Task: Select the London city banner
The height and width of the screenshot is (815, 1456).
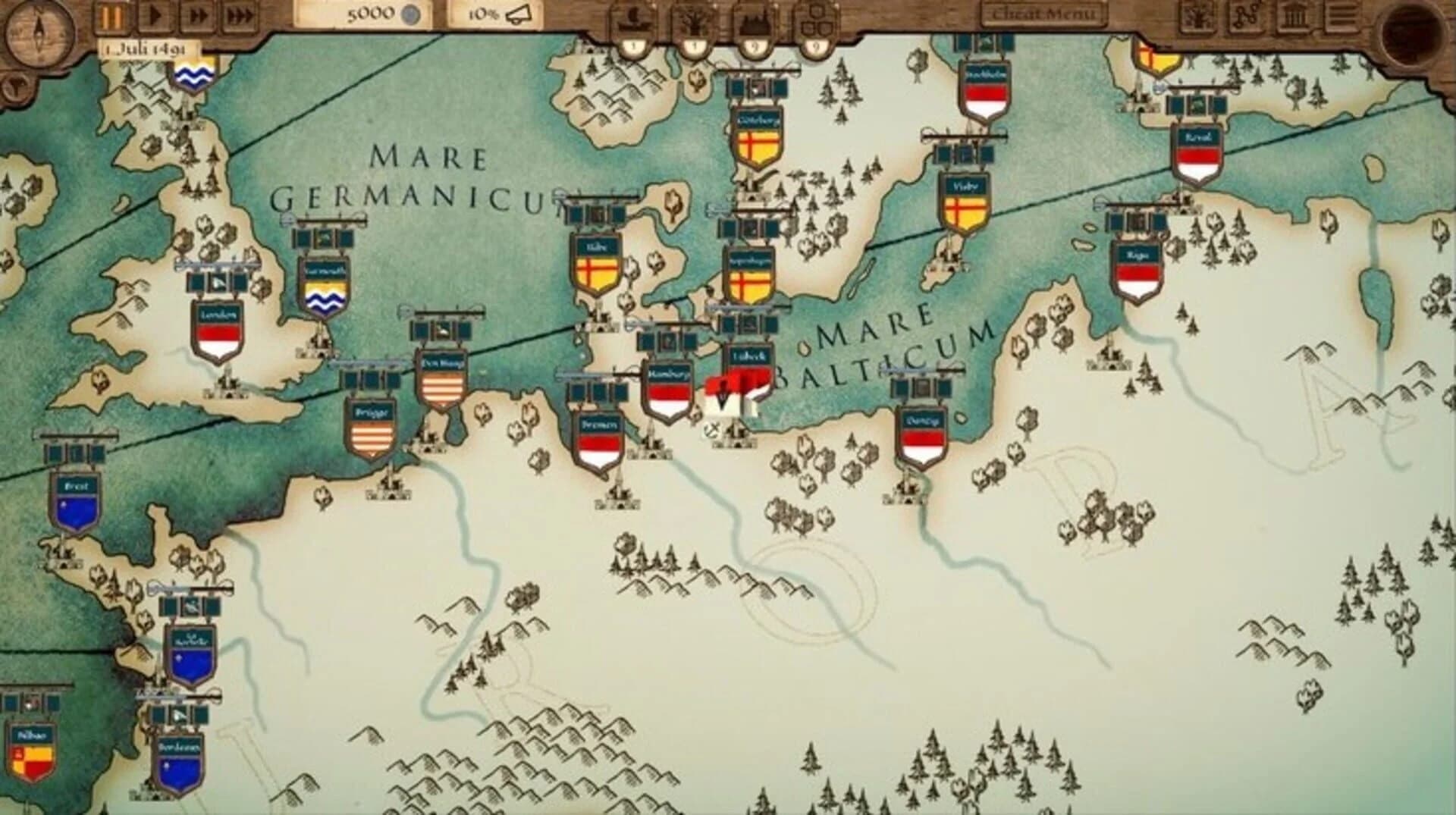Action: pyautogui.click(x=217, y=328)
